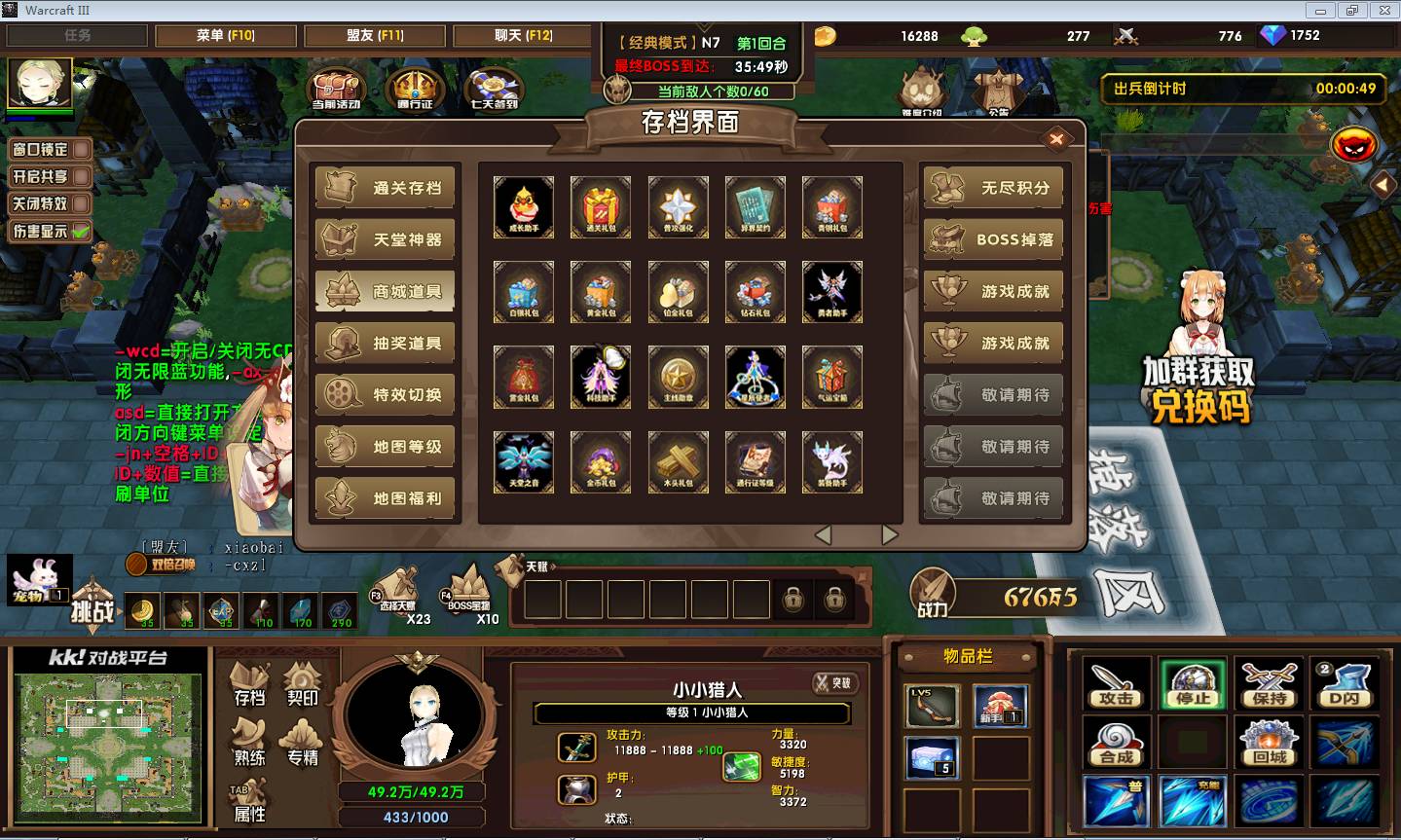
Task: Select the LV5 bow inventory slot
Action: pos(932,706)
